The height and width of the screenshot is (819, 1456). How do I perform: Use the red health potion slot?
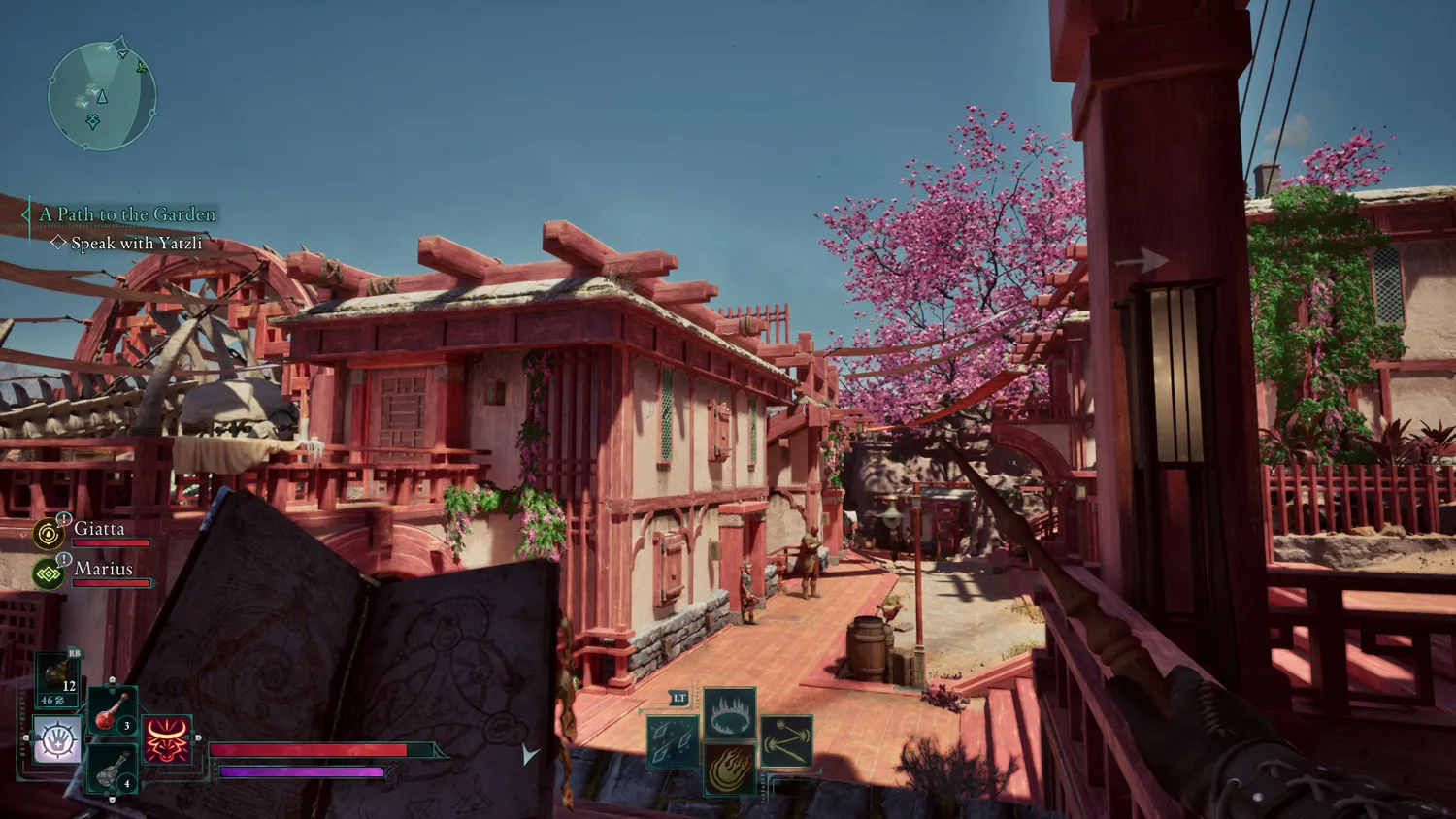tap(112, 710)
